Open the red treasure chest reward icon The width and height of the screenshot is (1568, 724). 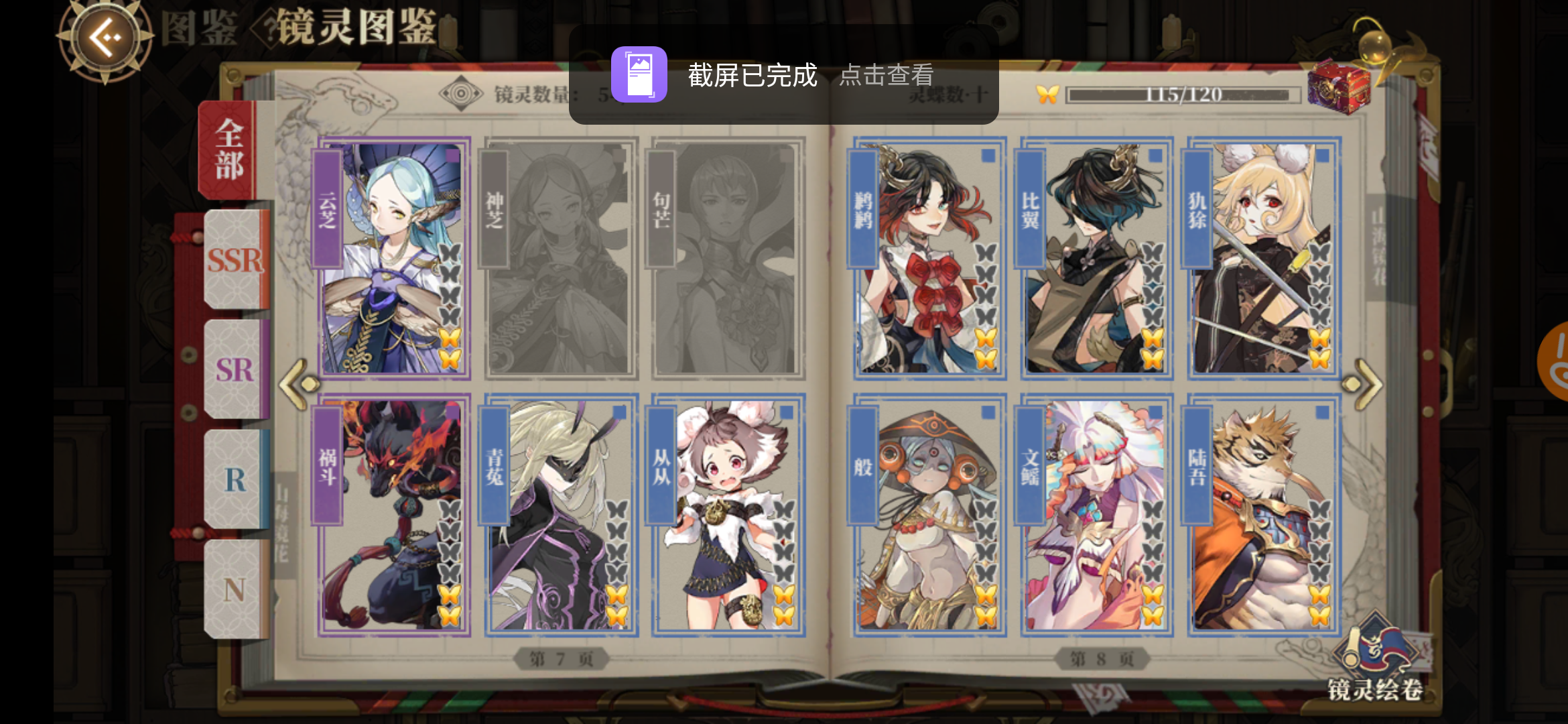click(1340, 87)
